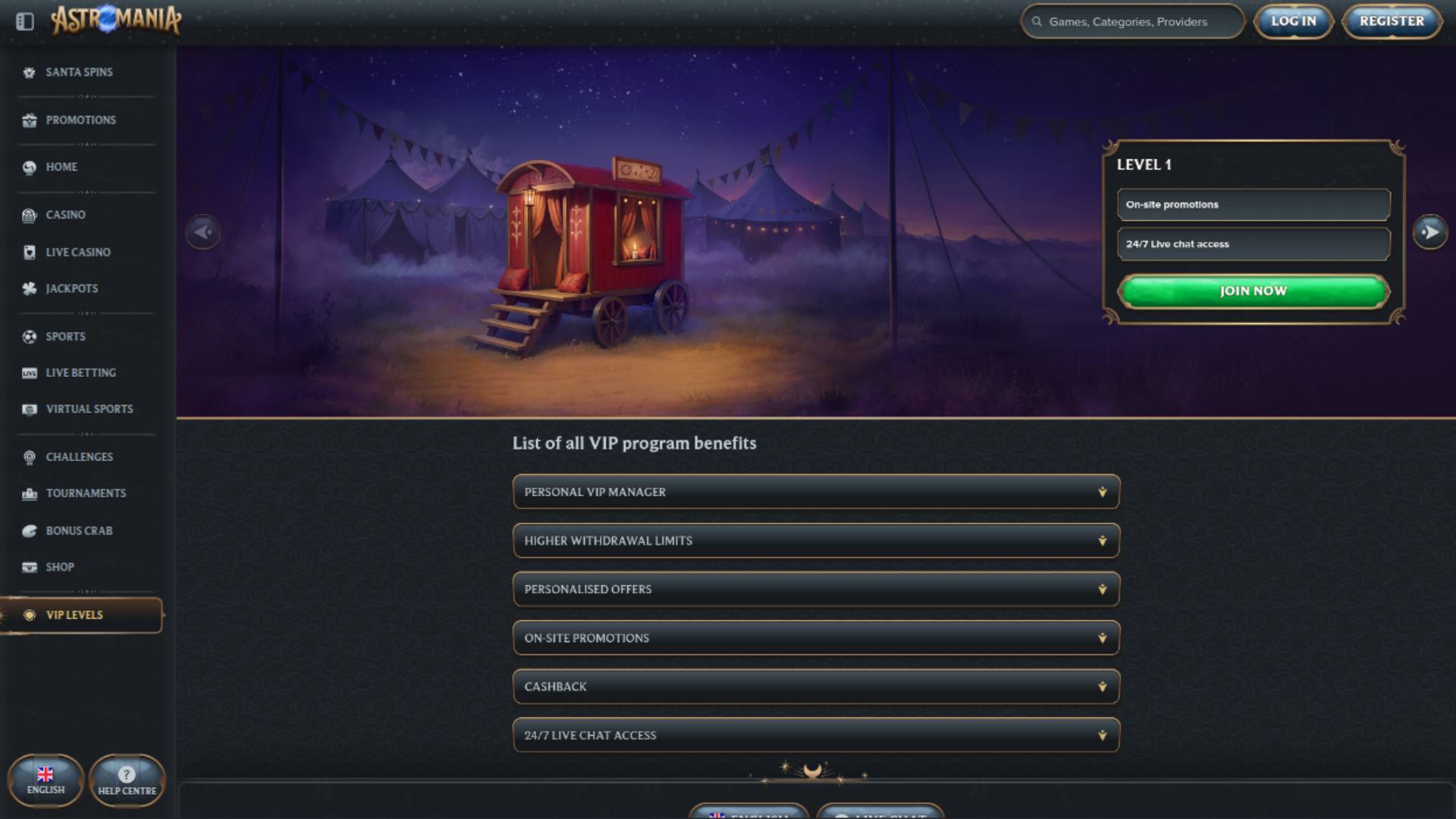Click the Shop icon in the sidebar
Viewport: 1456px width, 819px height.
[29, 566]
